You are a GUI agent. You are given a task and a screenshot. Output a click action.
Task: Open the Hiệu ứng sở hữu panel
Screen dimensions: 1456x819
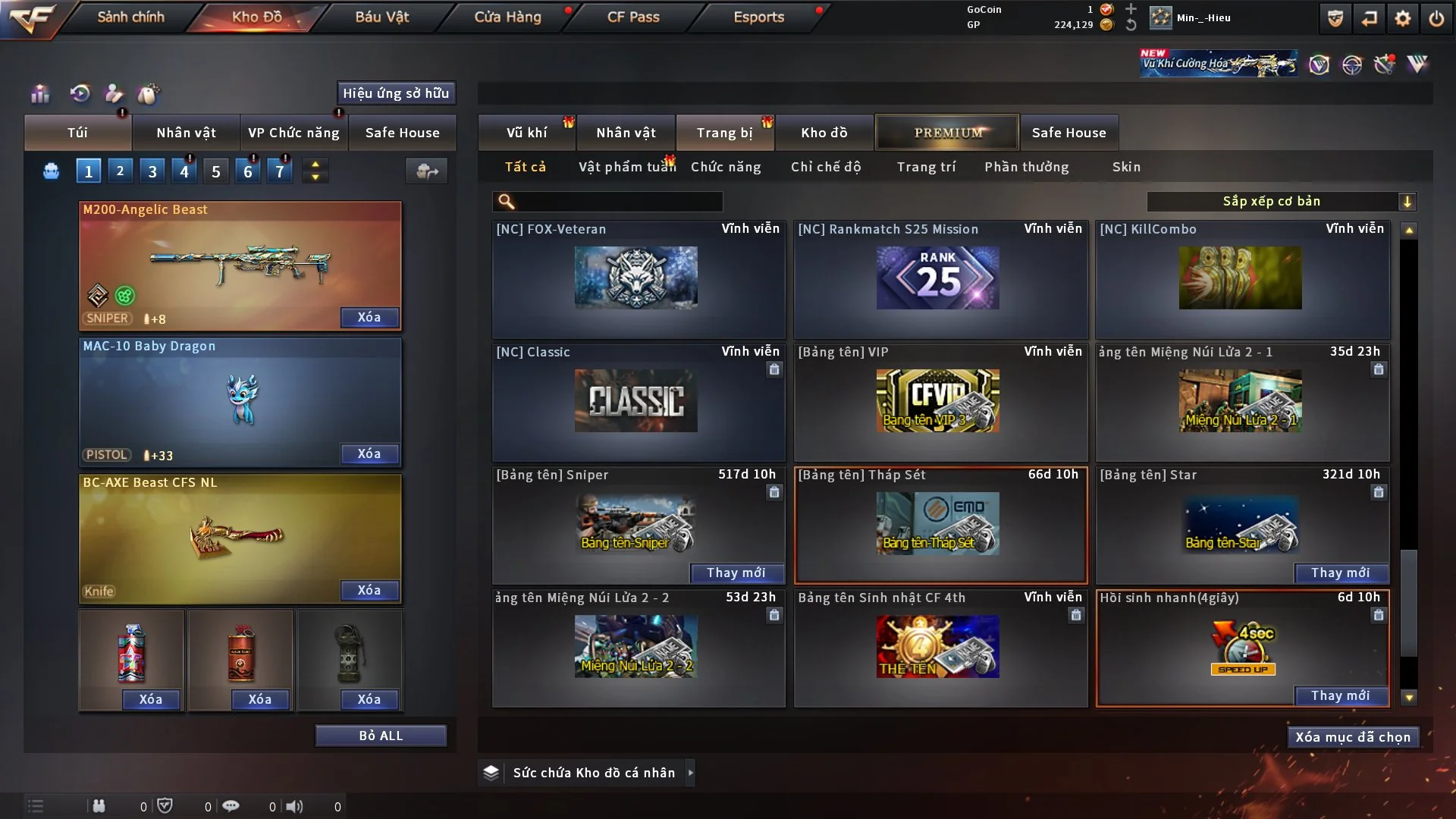click(396, 93)
